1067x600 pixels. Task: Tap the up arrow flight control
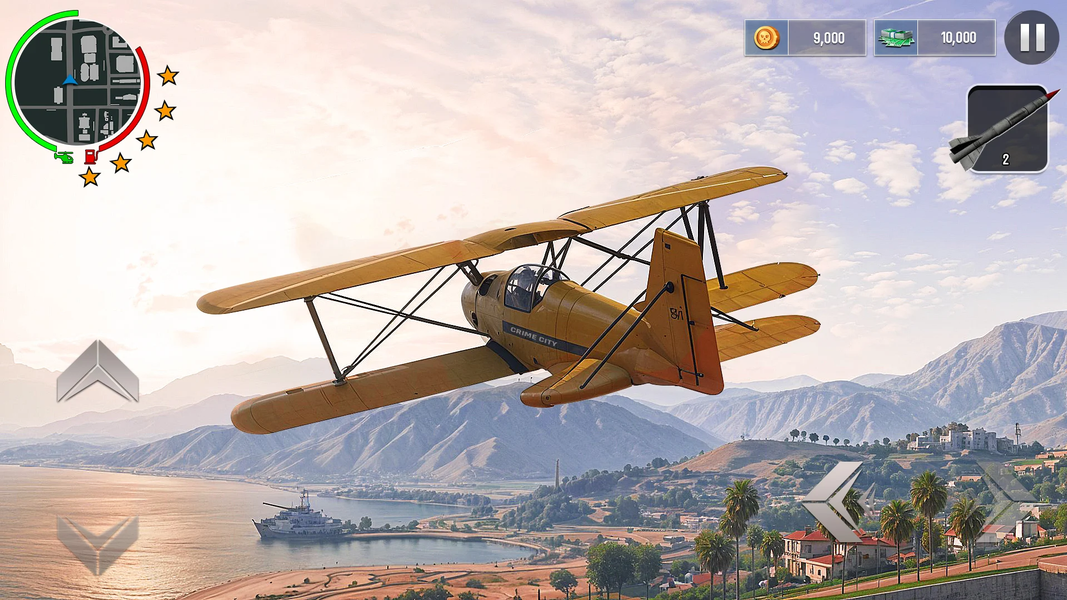pos(97,371)
